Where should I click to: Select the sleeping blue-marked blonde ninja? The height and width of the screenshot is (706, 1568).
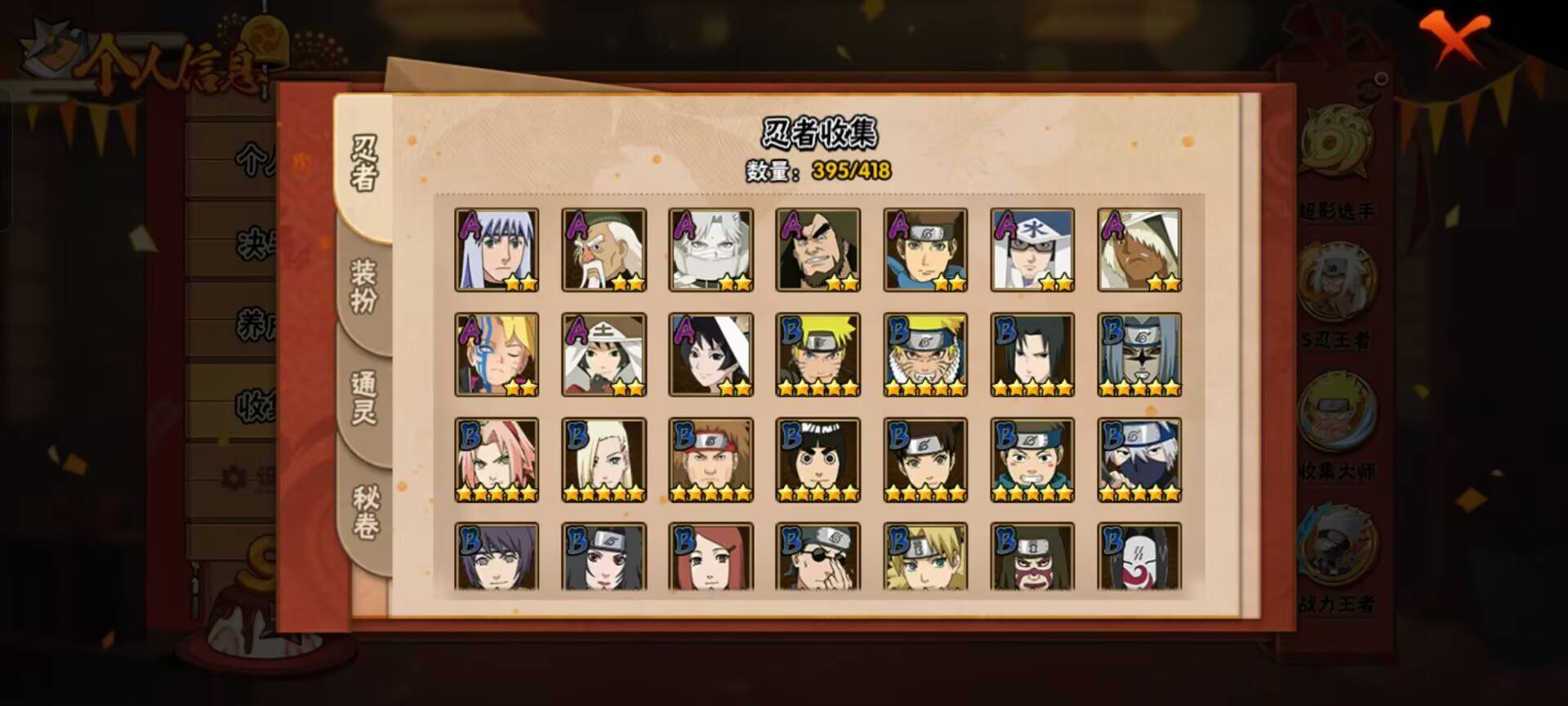(497, 355)
